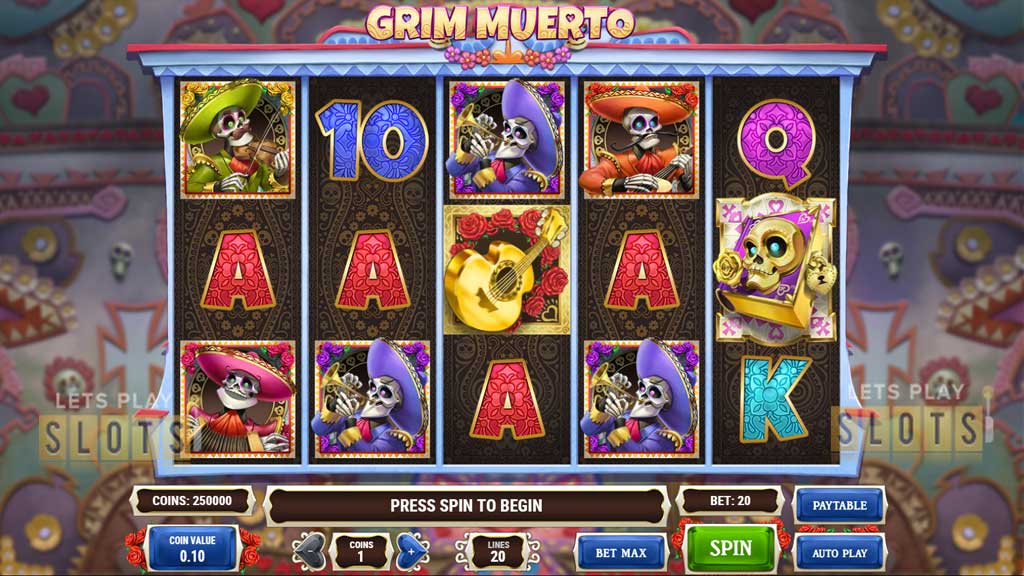This screenshot has height=576, width=1024.
Task: Open the Paytable
Action: (838, 505)
